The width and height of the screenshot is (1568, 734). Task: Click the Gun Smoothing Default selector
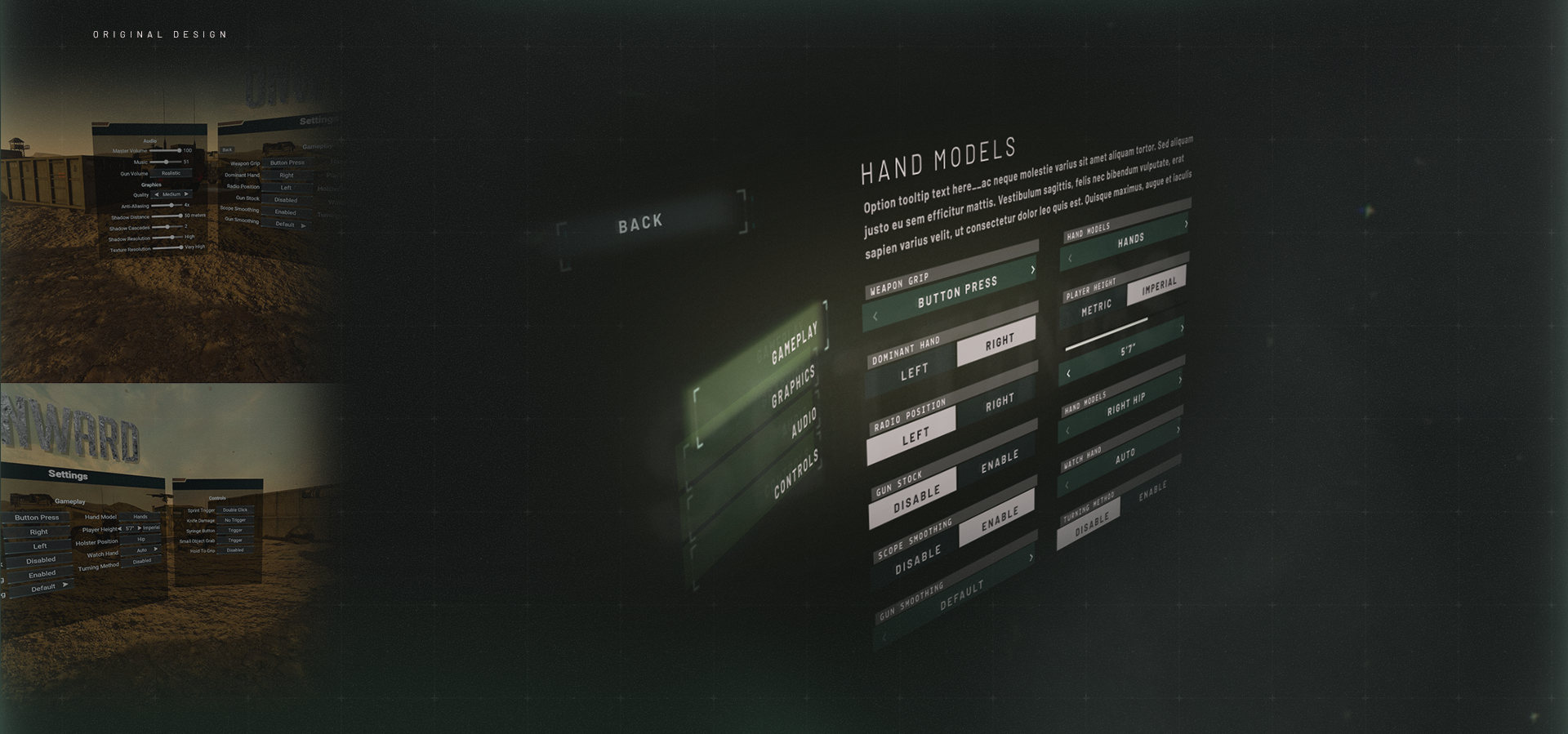click(961, 597)
